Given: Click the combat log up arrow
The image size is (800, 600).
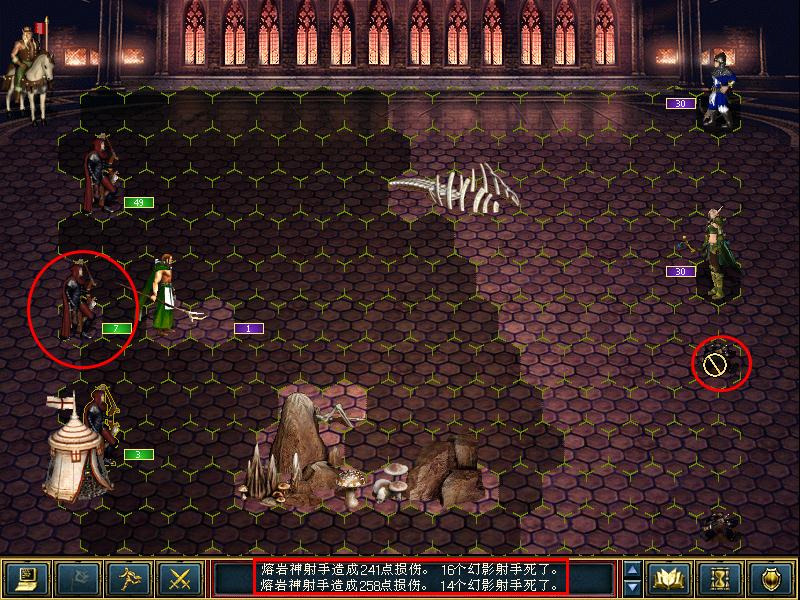Looking at the screenshot, I should click(x=632, y=569).
